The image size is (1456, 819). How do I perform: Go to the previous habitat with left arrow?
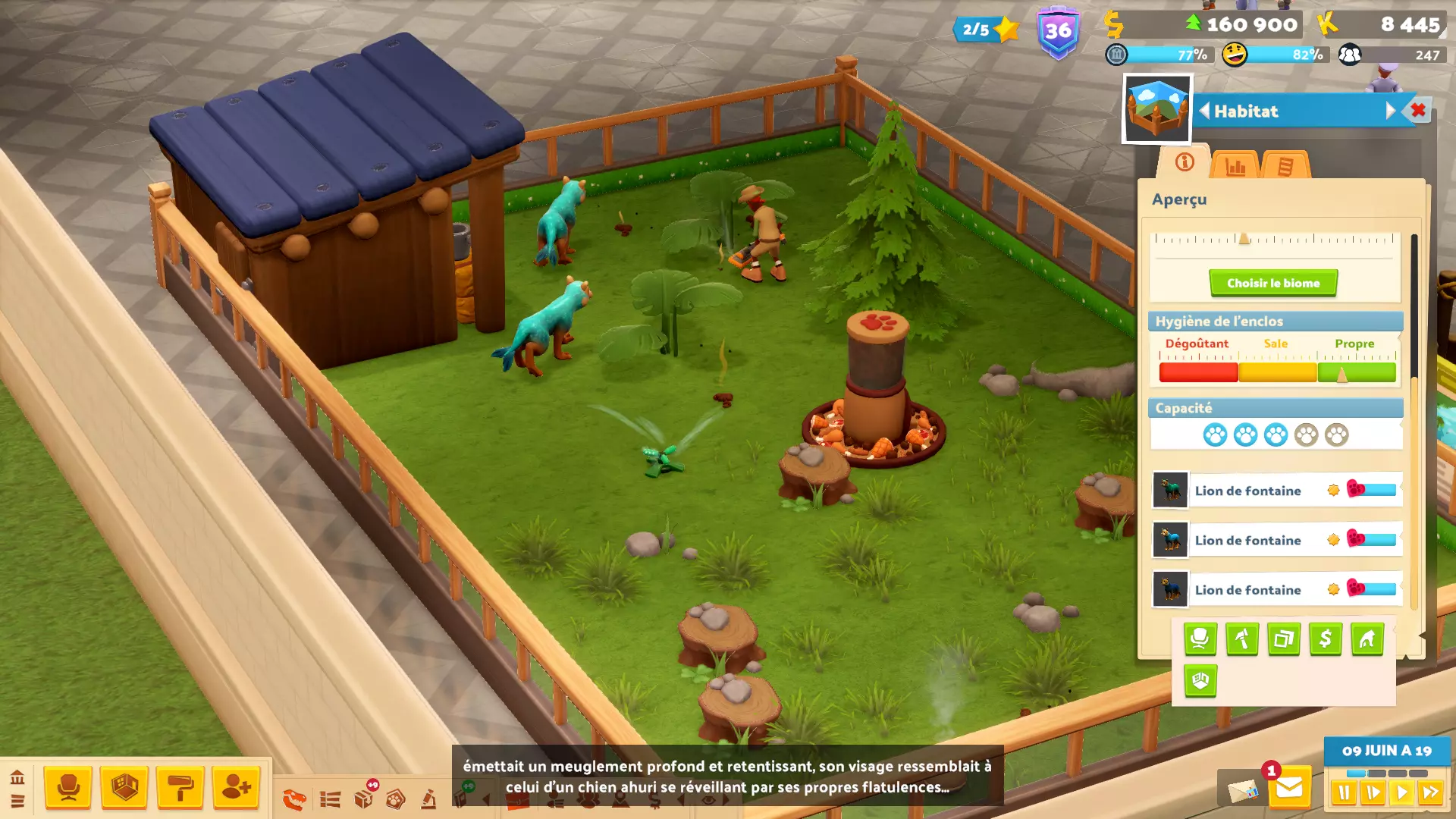click(x=1204, y=111)
